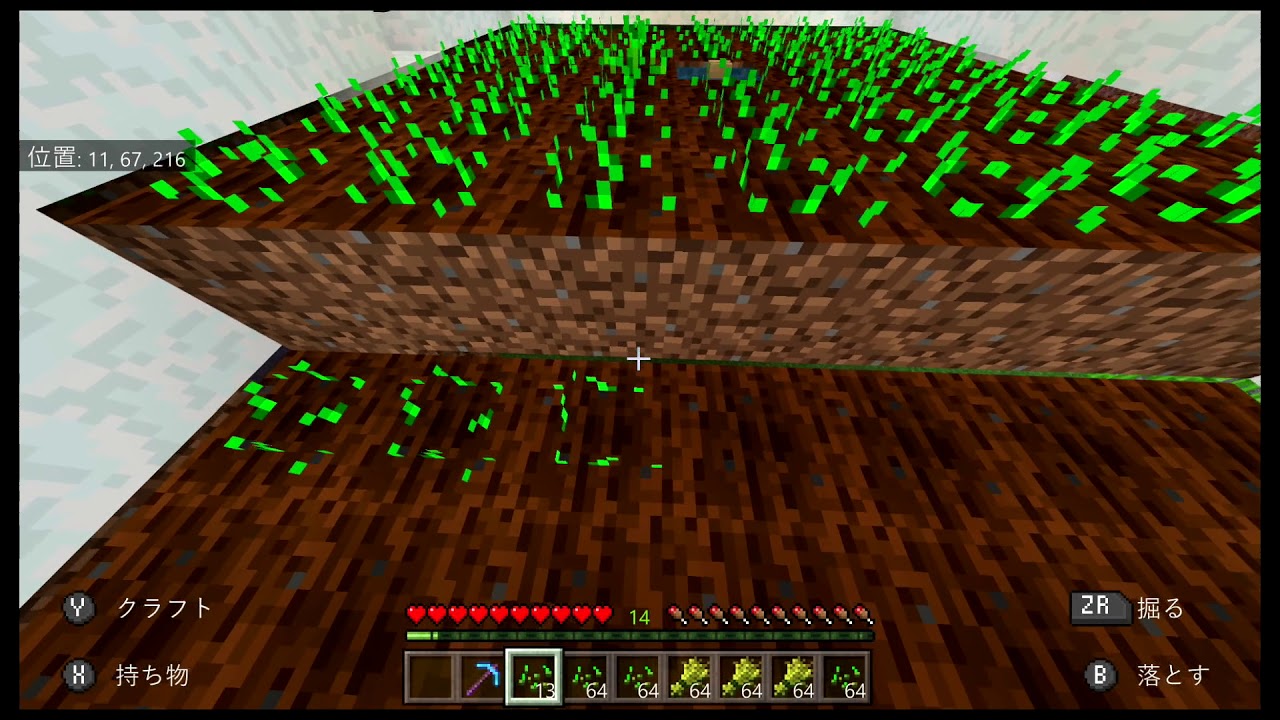Click the Y button prompt icon
The width and height of the screenshot is (1280, 720).
coord(78,608)
